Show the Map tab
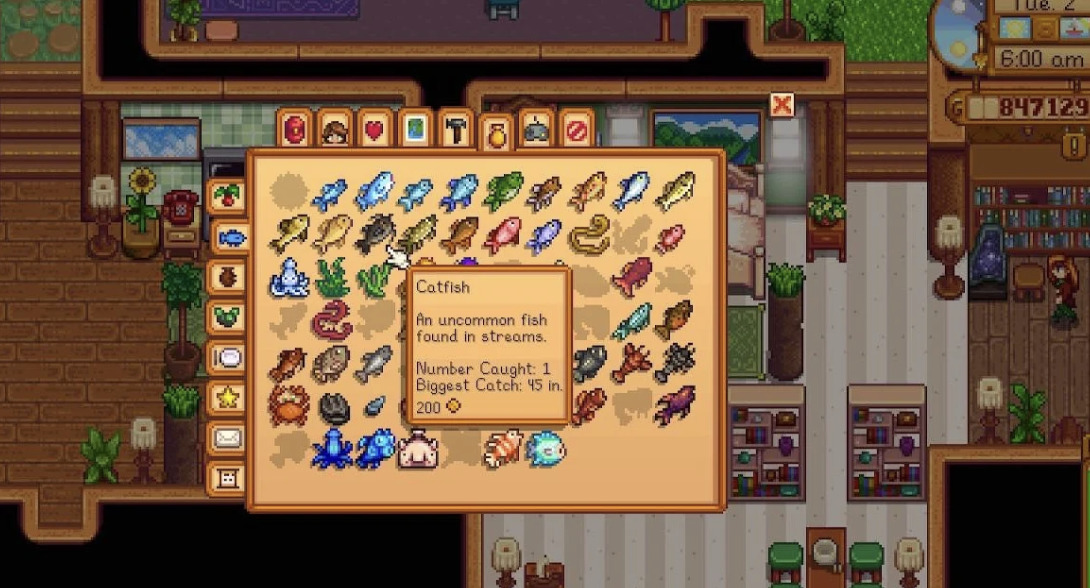Screen dimensions: 1090x588 (415, 128)
